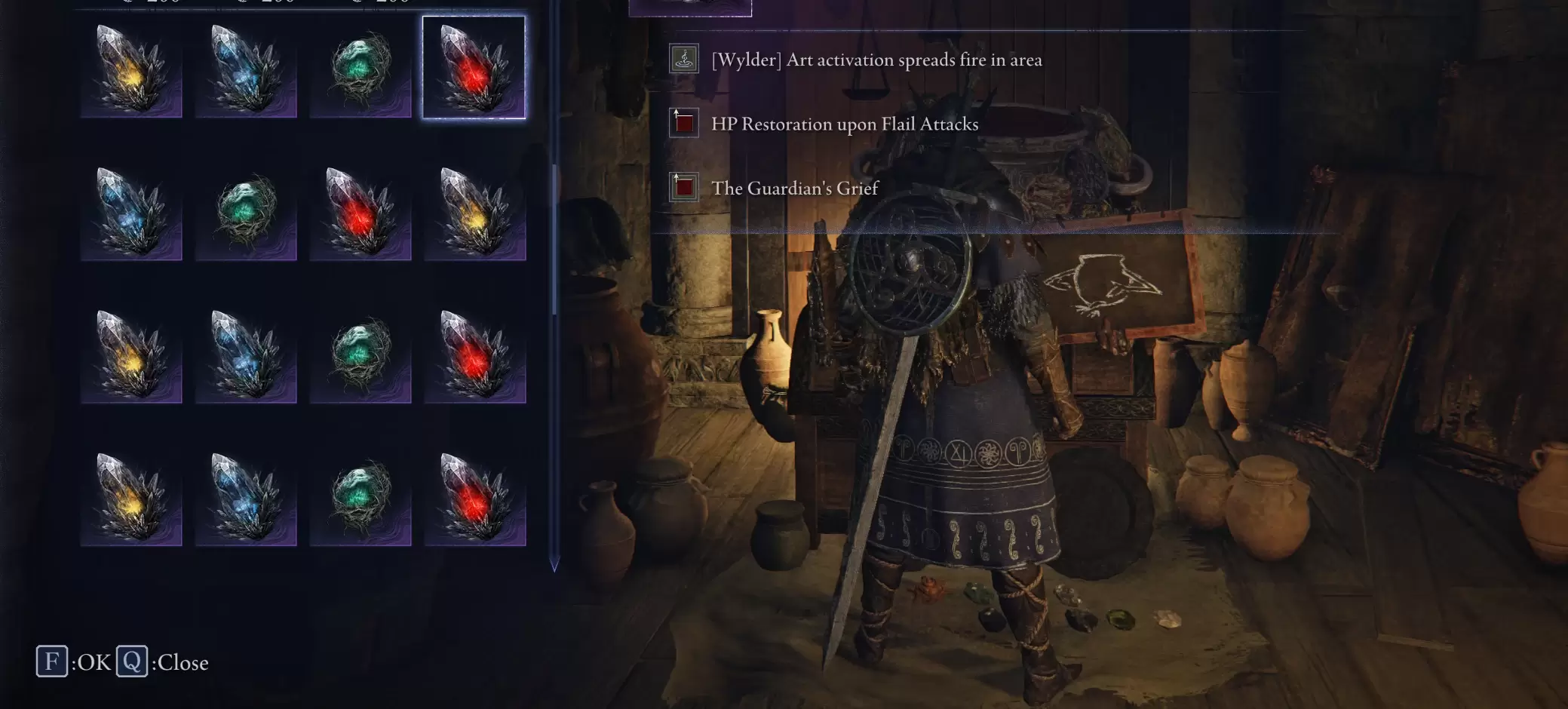Click the currently highlighted red relic
Viewport: 1568px width, 709px height.
tap(475, 68)
